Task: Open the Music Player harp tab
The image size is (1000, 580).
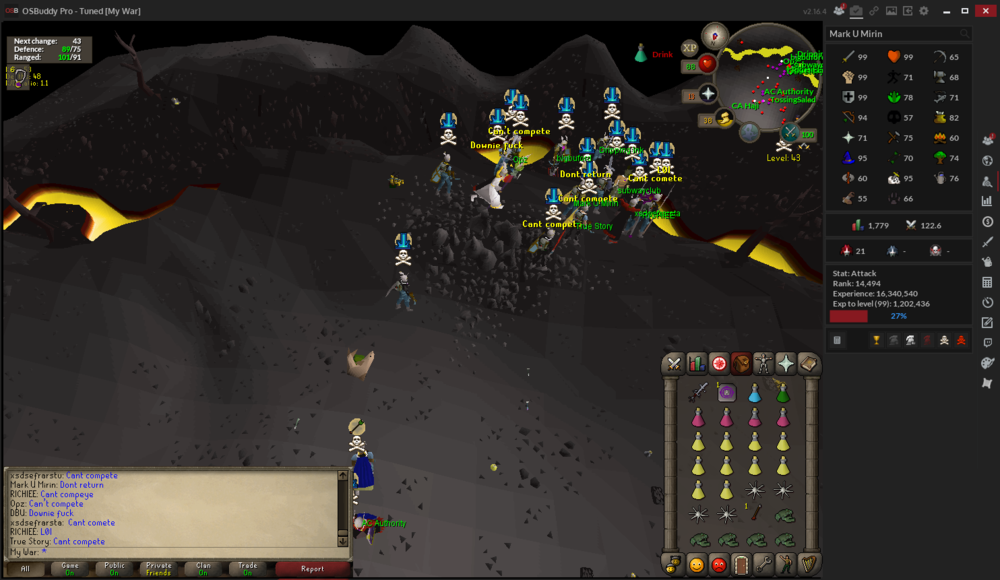Action: point(808,565)
